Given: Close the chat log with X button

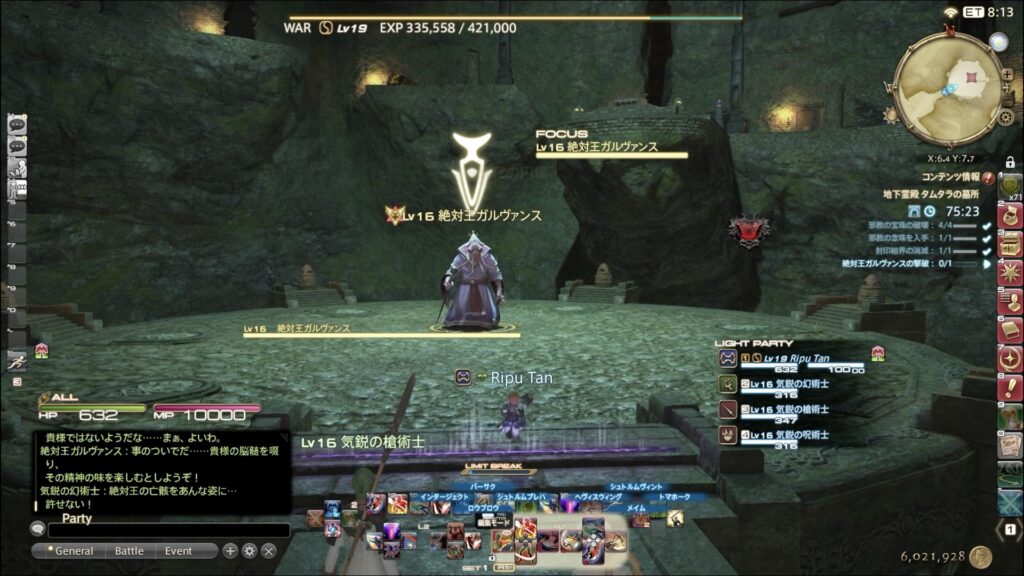Looking at the screenshot, I should [x=269, y=551].
